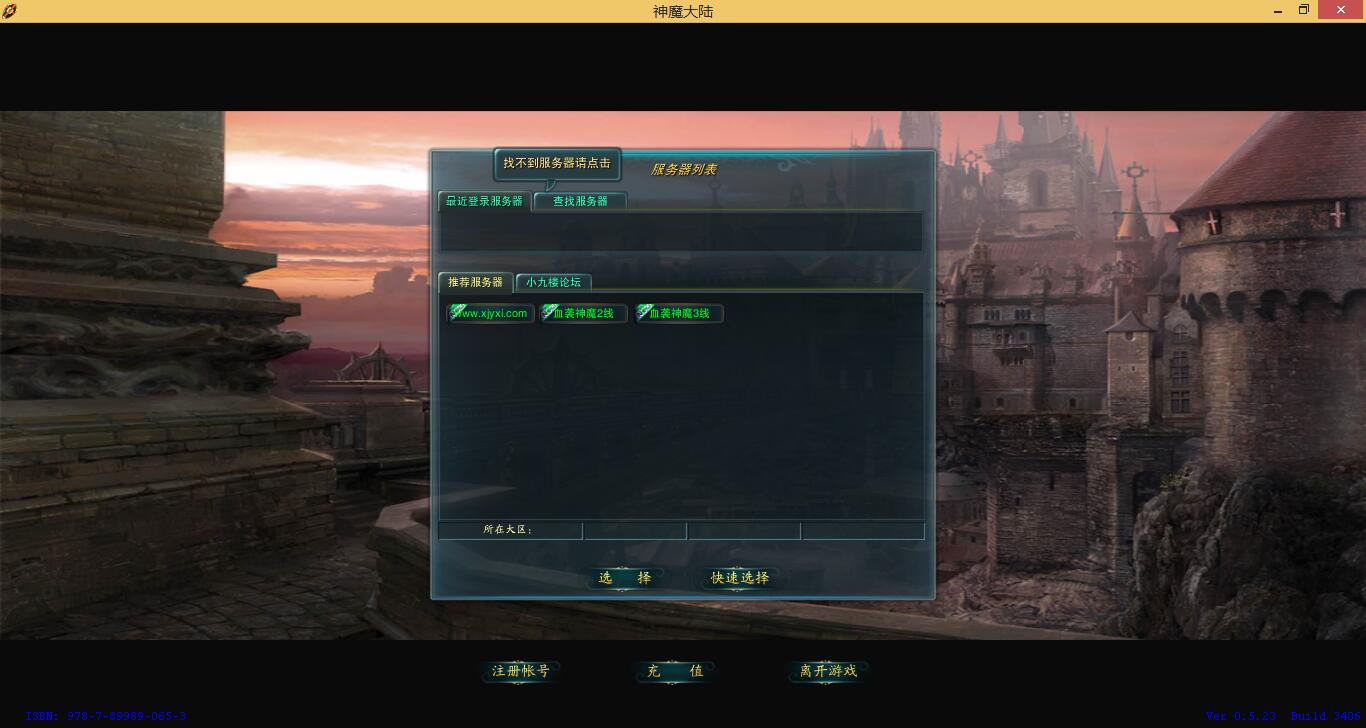
Task: Click the 找不到服务器请点击 help prompt
Action: 557,163
